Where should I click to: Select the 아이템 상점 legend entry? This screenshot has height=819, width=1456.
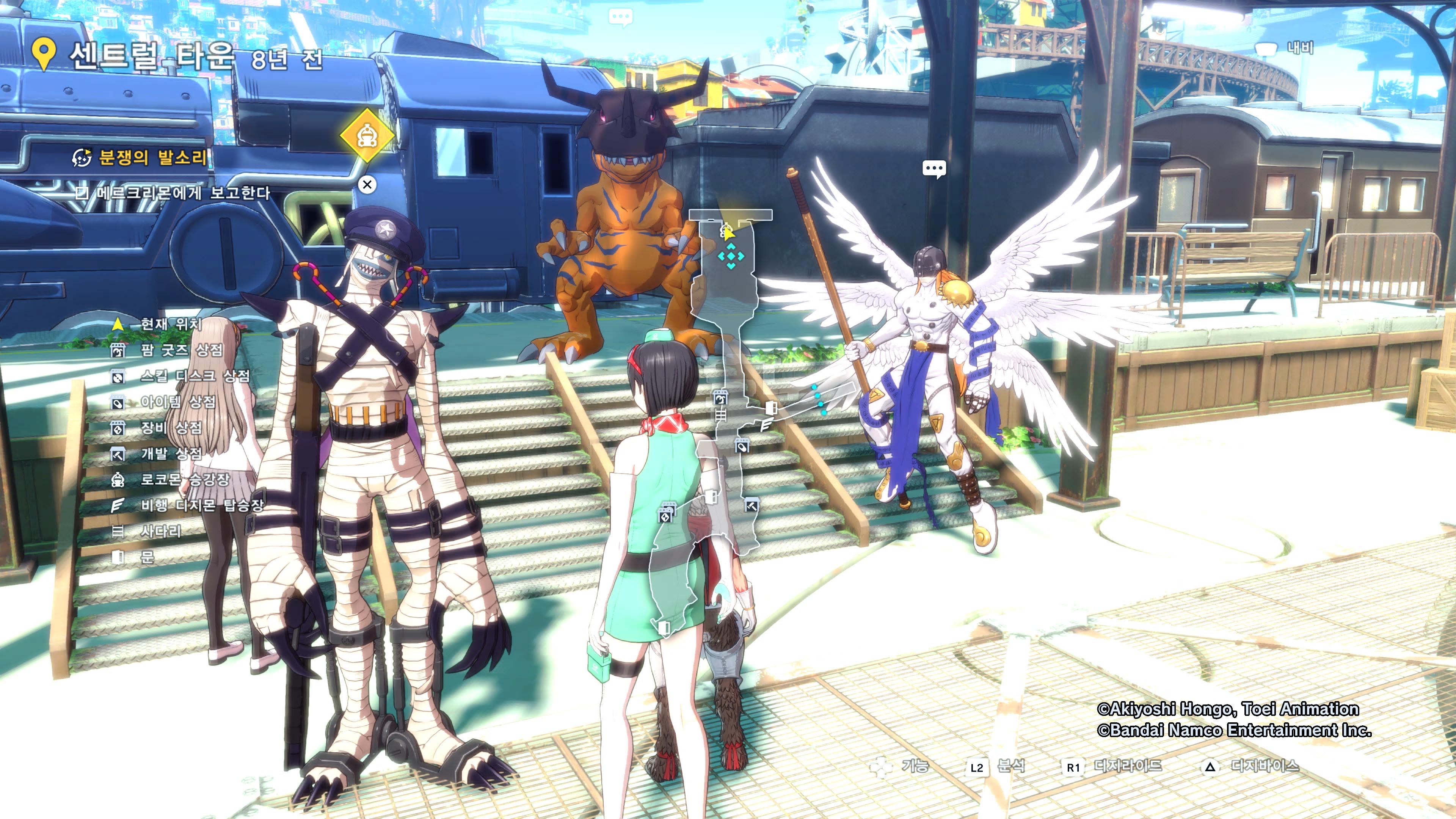point(177,402)
